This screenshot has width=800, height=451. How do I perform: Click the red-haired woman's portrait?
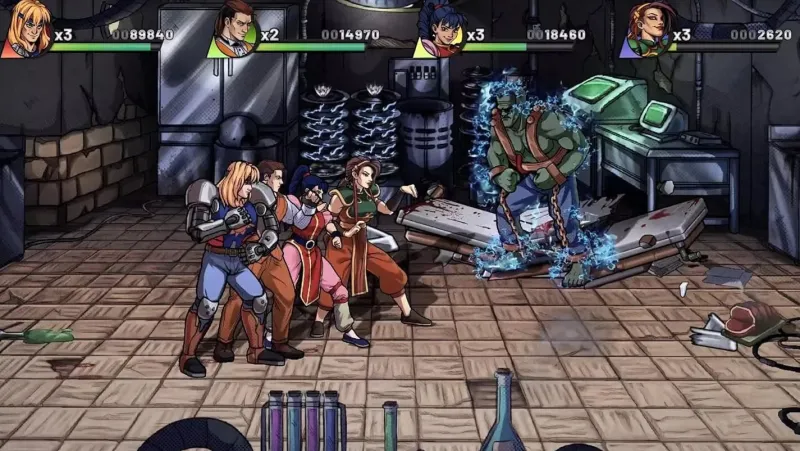(x=647, y=28)
